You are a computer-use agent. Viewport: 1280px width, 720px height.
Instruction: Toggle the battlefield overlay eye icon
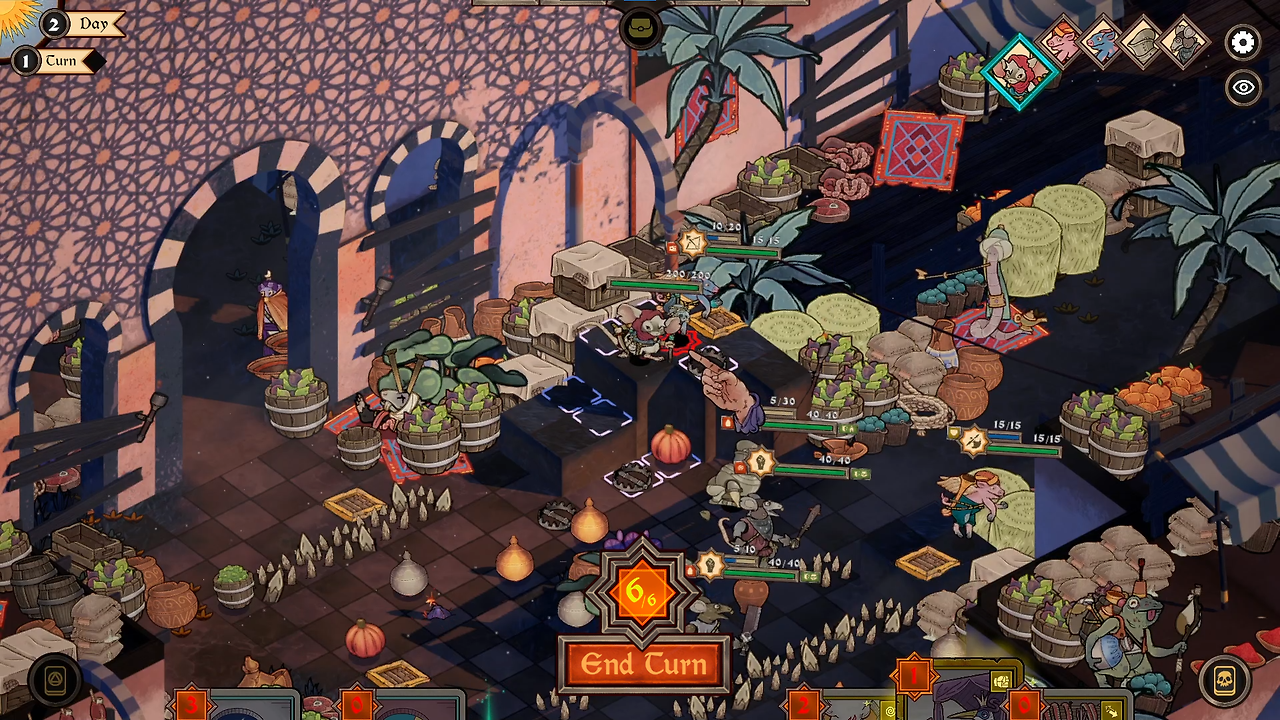(1243, 88)
